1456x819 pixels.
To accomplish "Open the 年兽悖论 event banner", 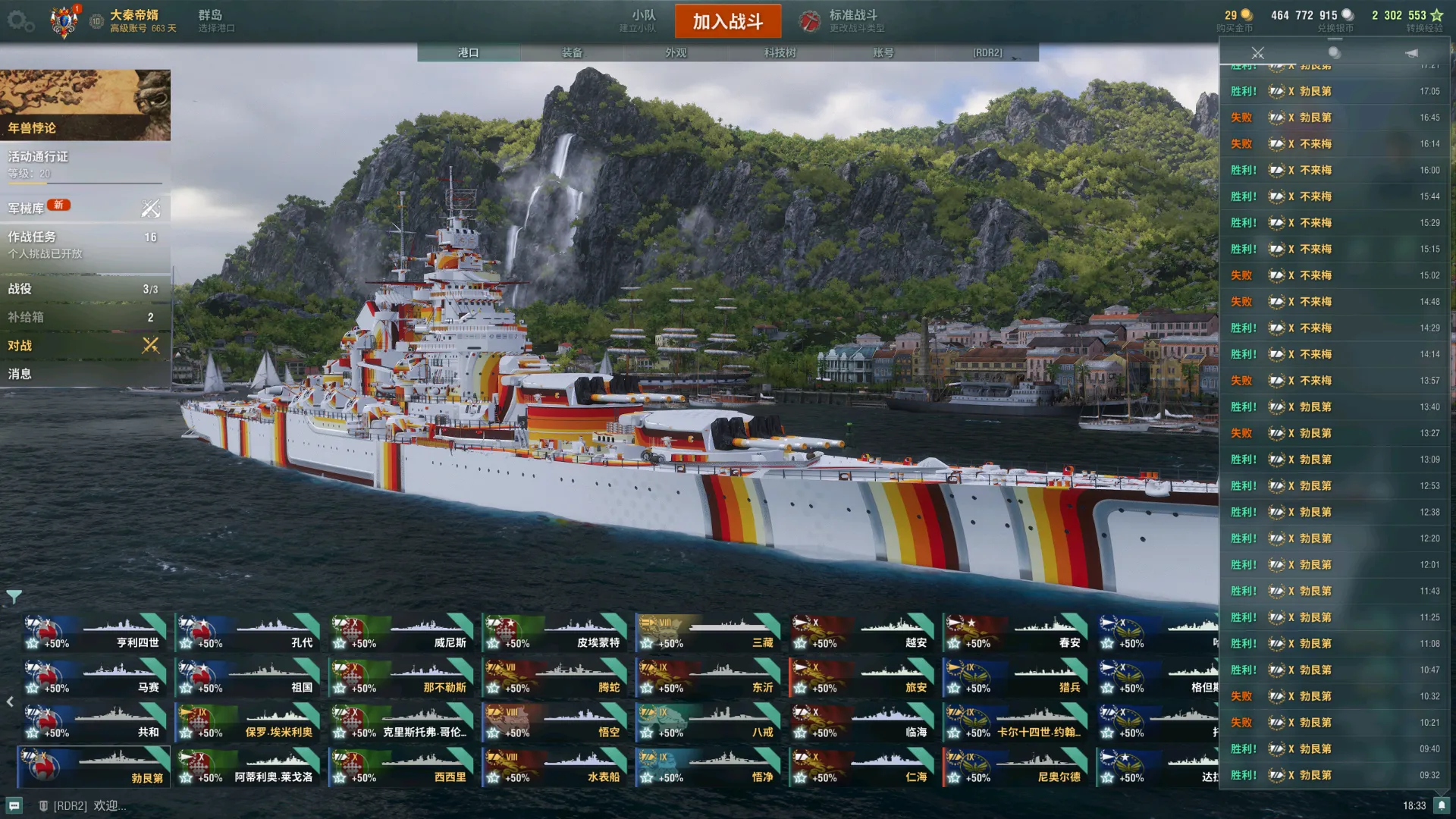I will click(x=85, y=105).
